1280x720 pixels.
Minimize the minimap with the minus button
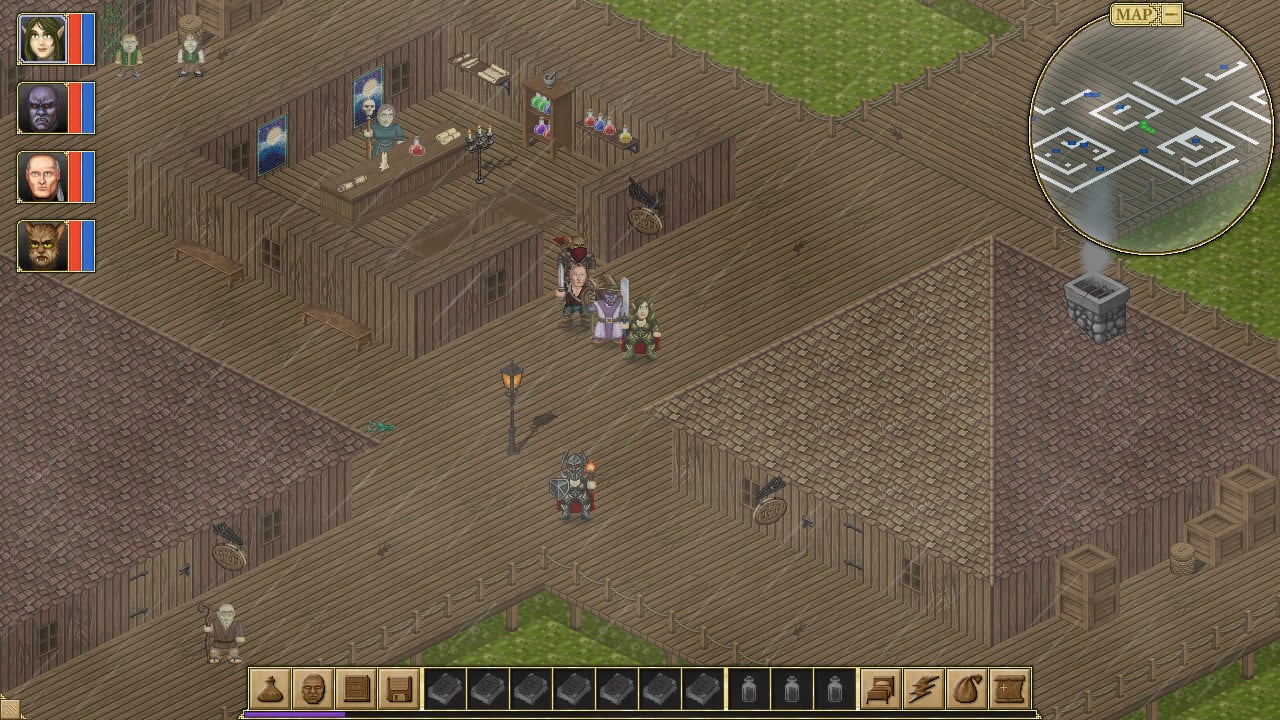click(x=1171, y=14)
